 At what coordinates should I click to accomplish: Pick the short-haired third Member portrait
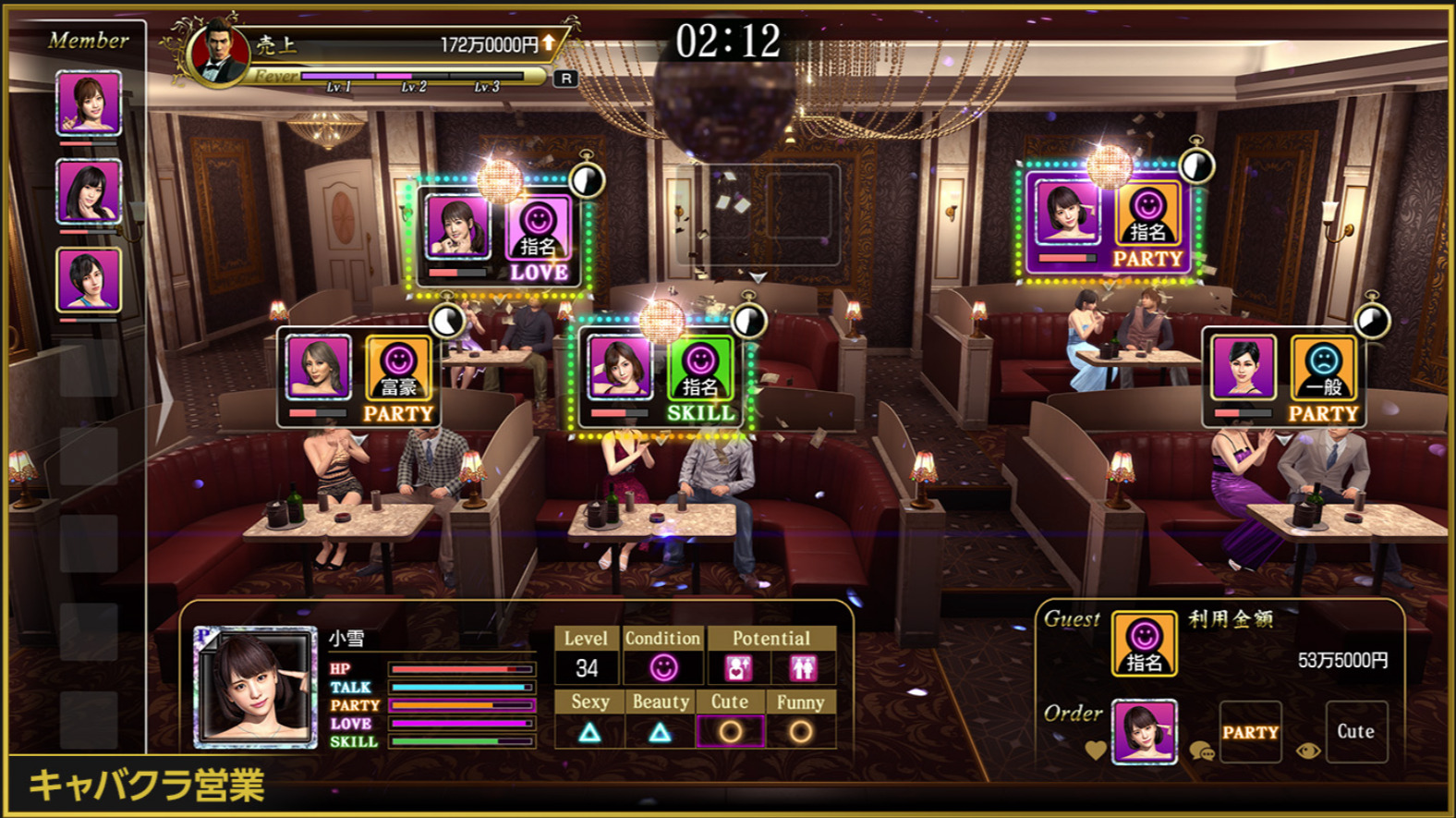click(x=89, y=279)
